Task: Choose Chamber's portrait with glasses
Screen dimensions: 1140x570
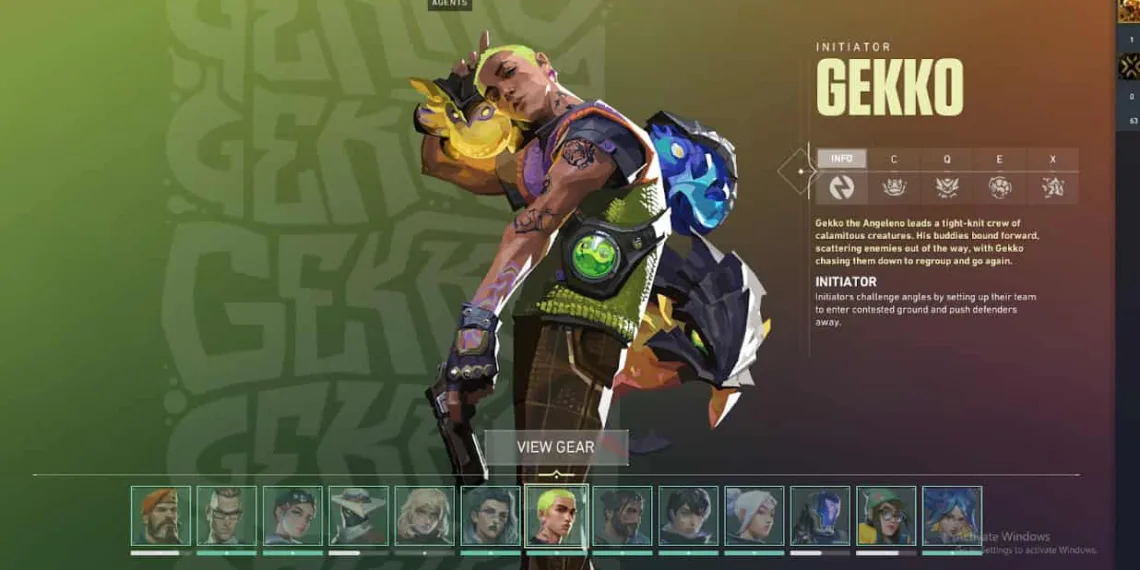Action: tap(227, 516)
